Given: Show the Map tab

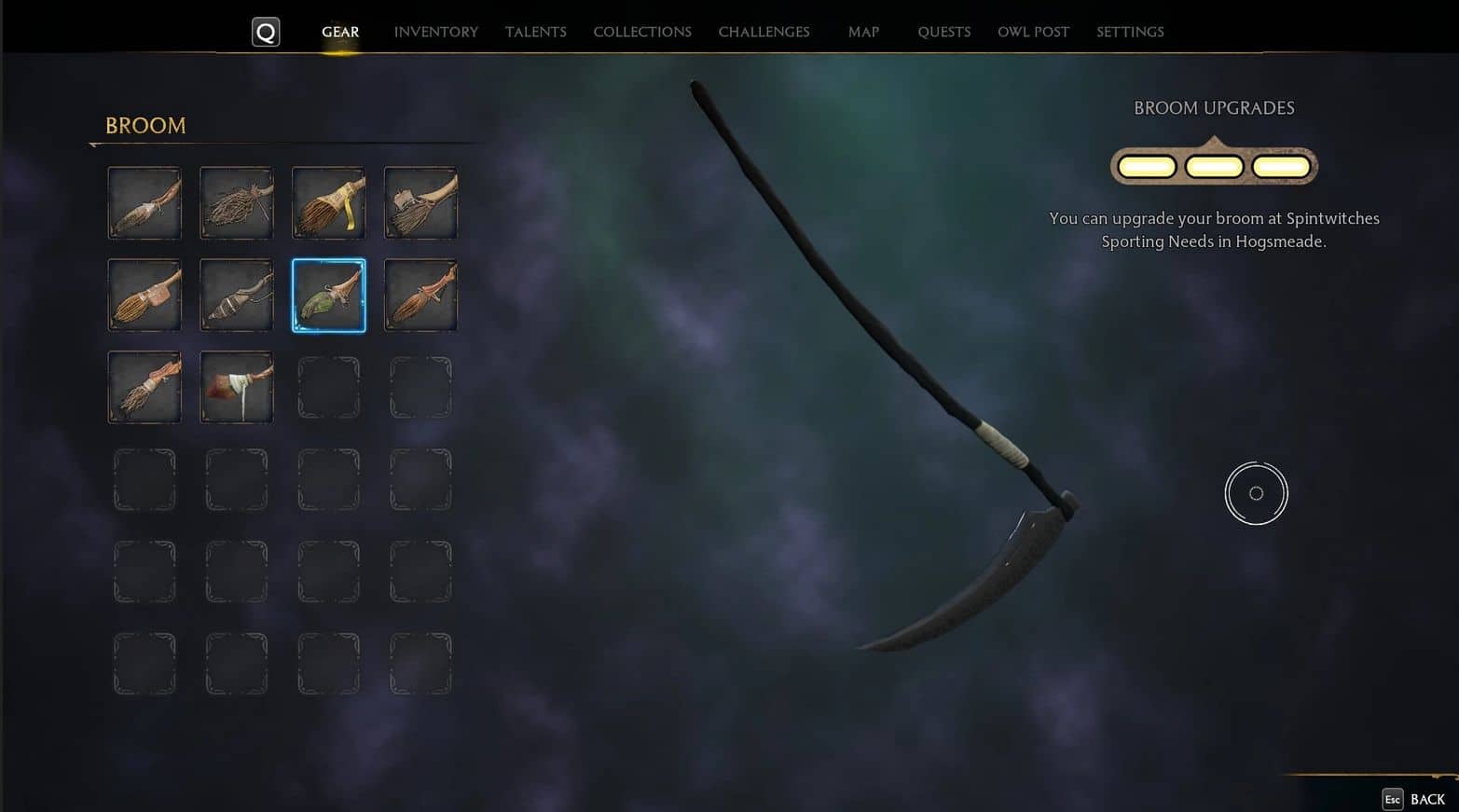Looking at the screenshot, I should click(863, 32).
